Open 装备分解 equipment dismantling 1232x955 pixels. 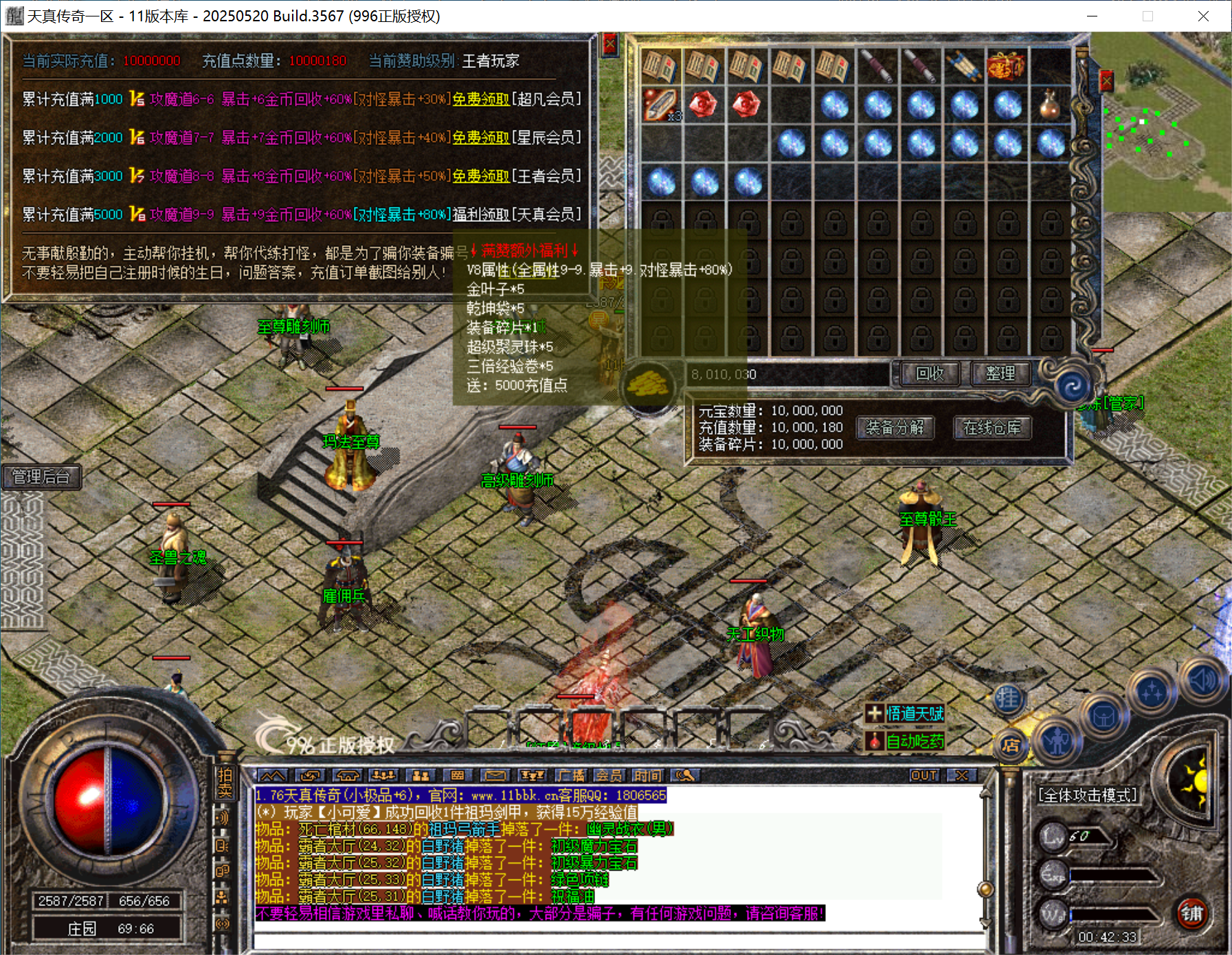pyautogui.click(x=895, y=428)
